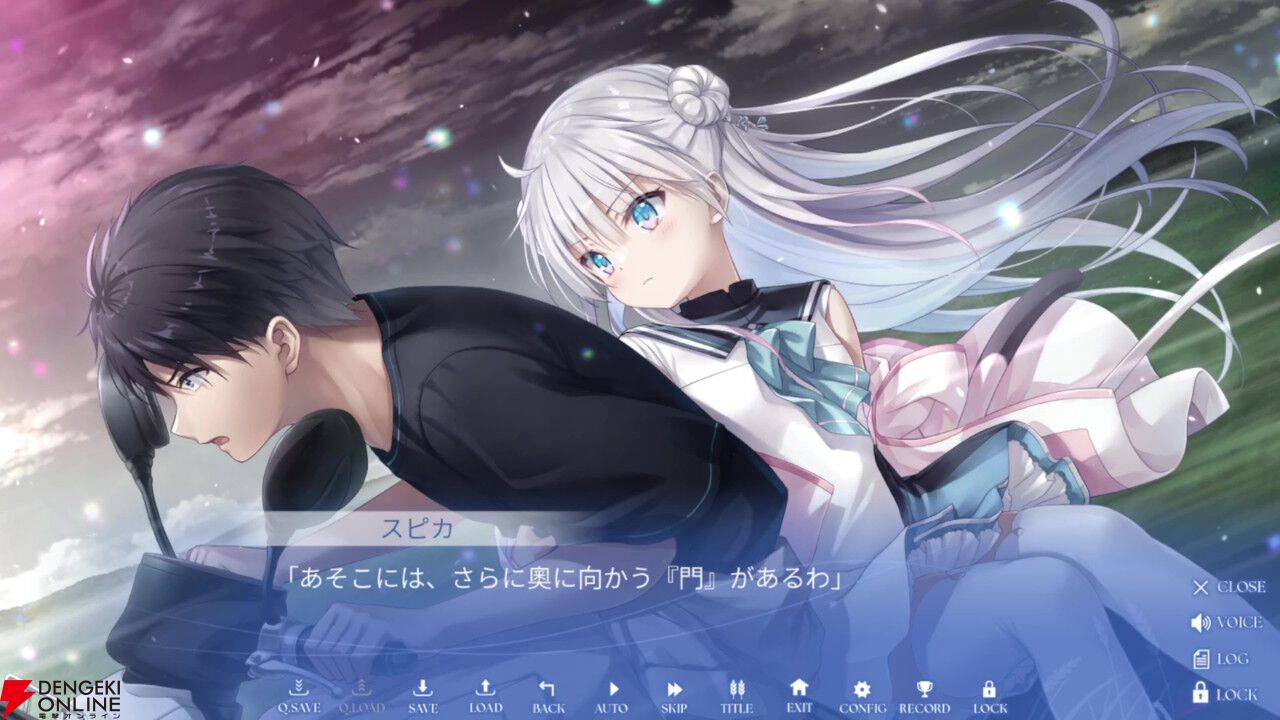1280x720 pixels.
Task: Rewind text with the BACK arrow icon
Action: click(548, 690)
